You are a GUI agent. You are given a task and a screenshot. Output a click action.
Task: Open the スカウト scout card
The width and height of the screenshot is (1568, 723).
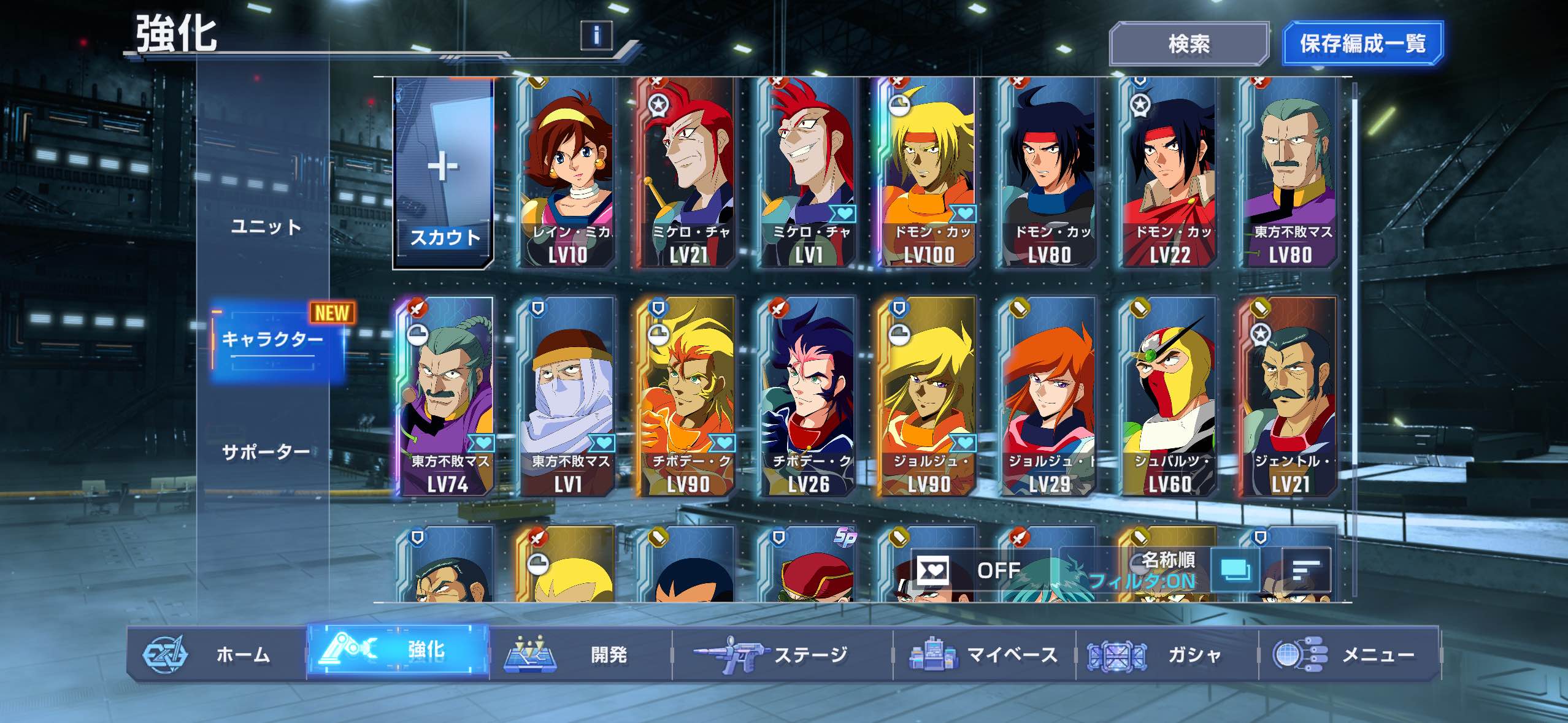[443, 174]
